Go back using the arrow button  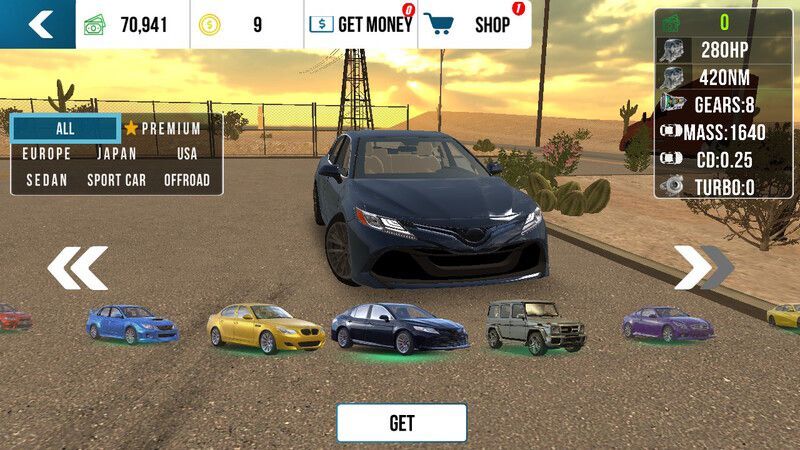tap(38, 24)
